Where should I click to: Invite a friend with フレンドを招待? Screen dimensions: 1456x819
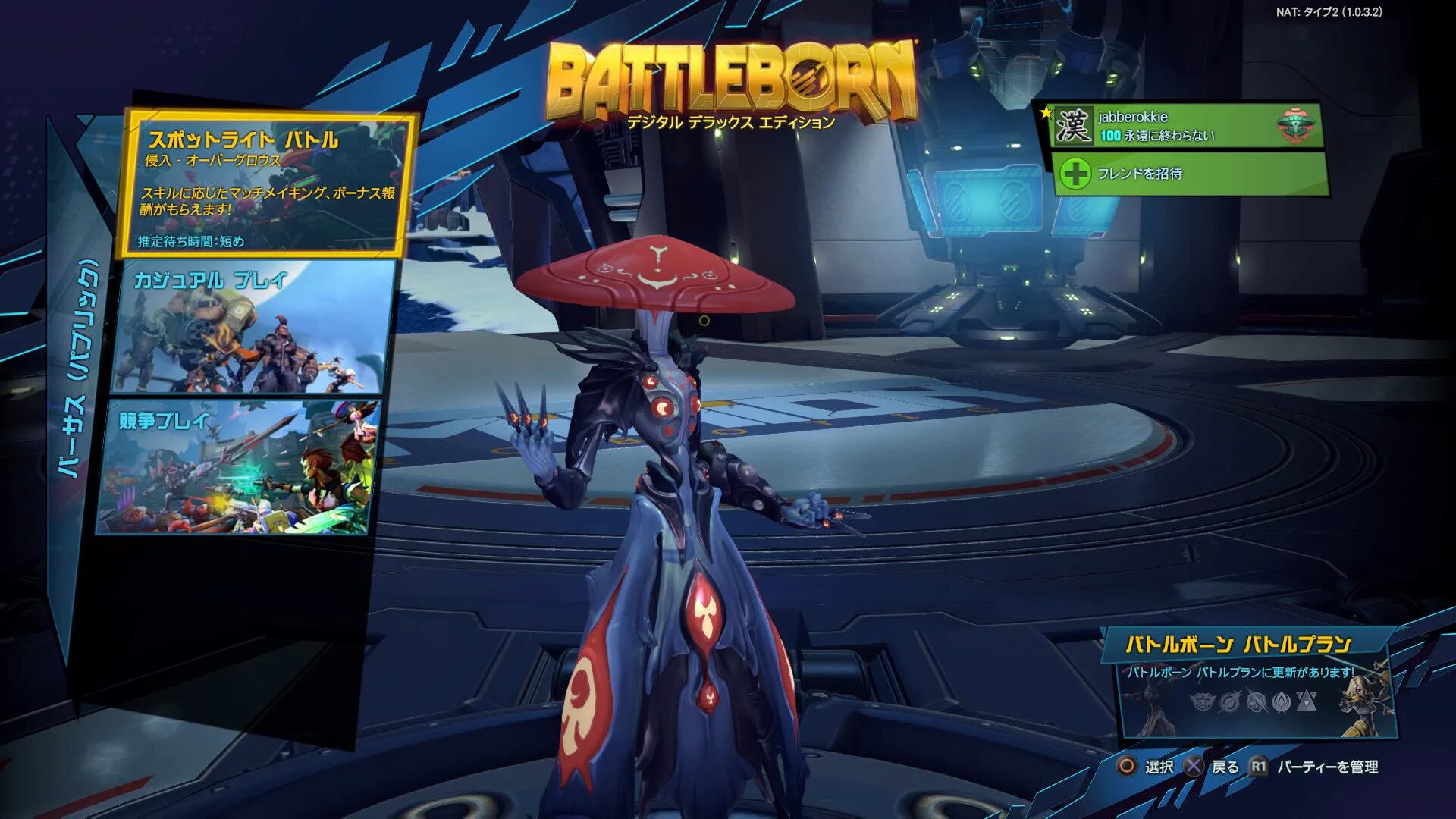coord(1189,174)
